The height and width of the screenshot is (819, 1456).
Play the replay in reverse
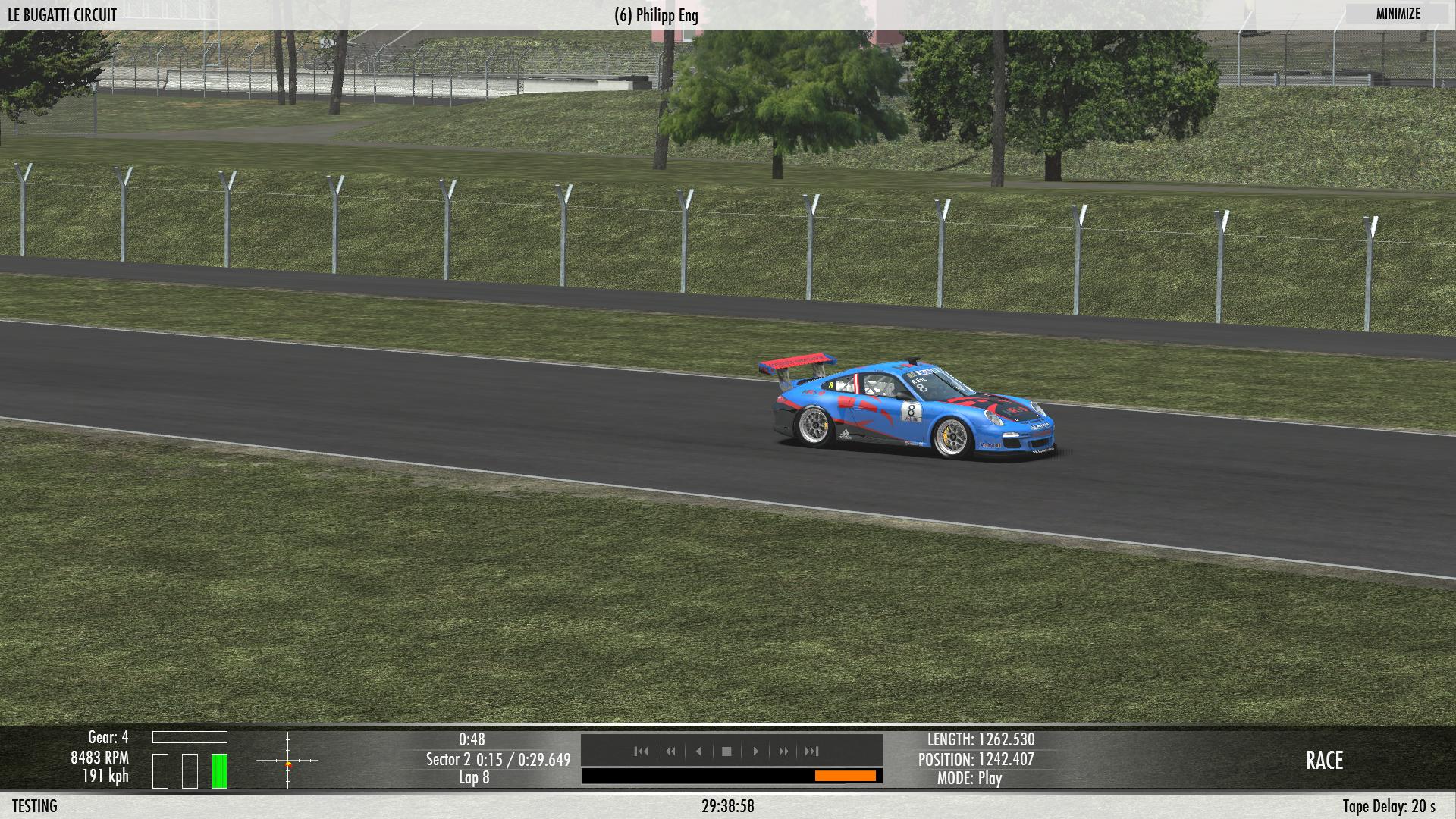(698, 752)
